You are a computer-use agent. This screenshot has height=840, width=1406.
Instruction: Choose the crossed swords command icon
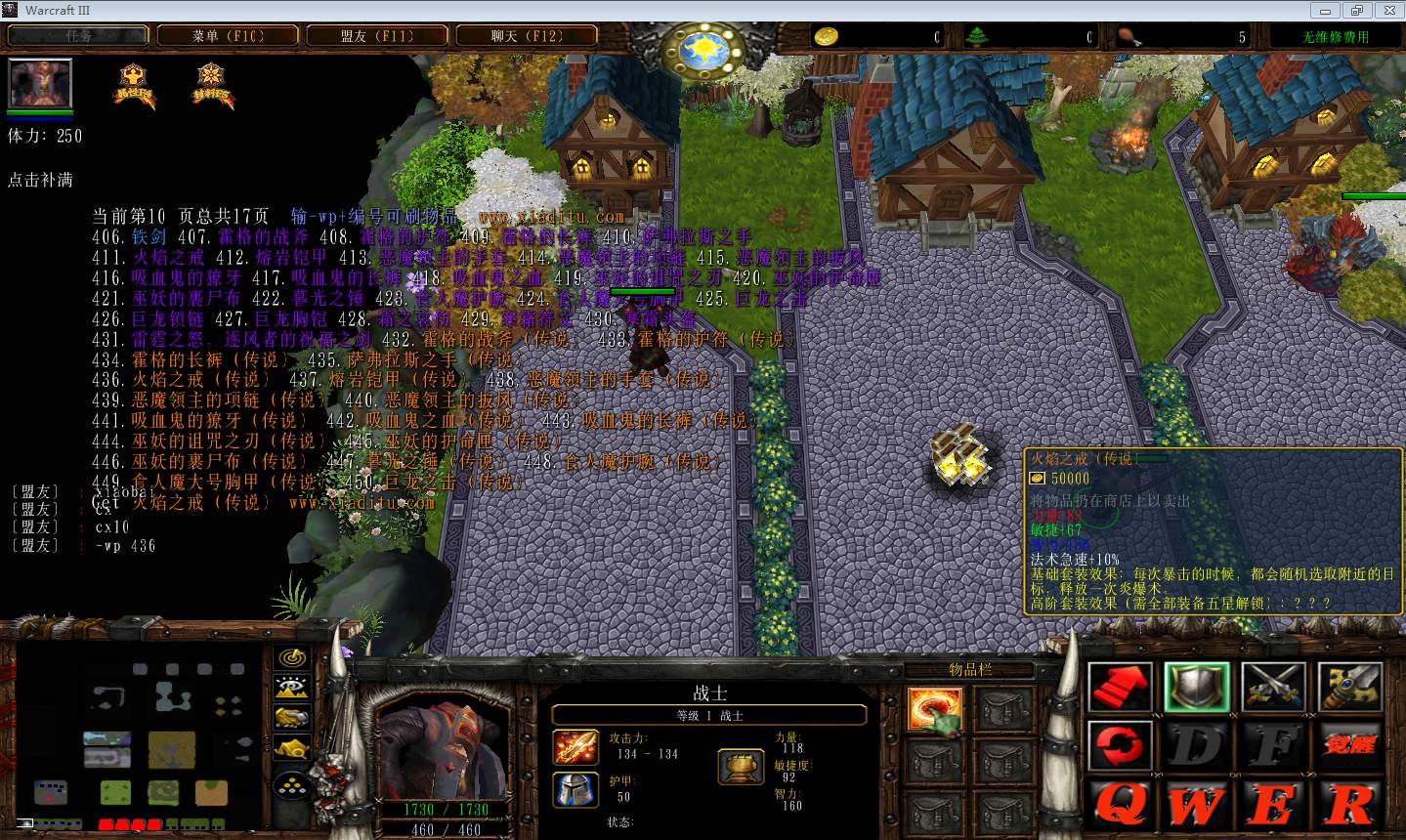pos(1273,688)
